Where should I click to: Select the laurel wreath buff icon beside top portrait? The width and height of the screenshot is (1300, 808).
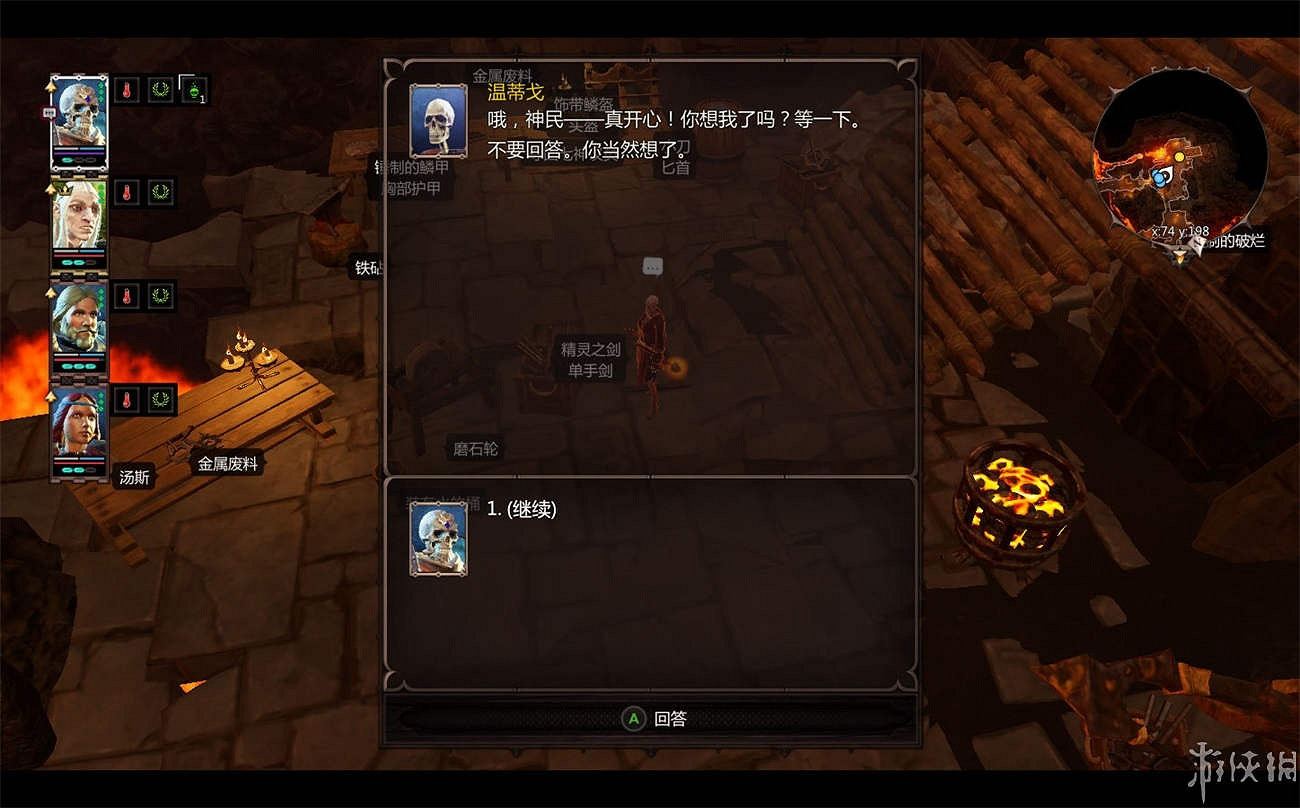click(160, 90)
